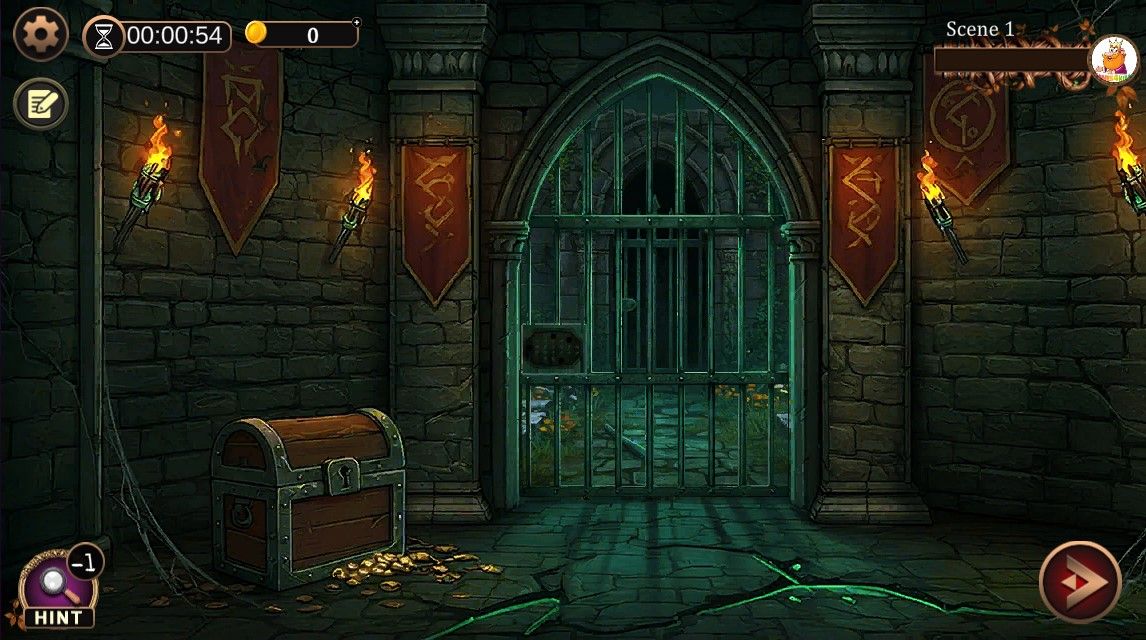Image resolution: width=1146 pixels, height=640 pixels.
Task: Add coins with the small plus button
Action: coord(357,21)
